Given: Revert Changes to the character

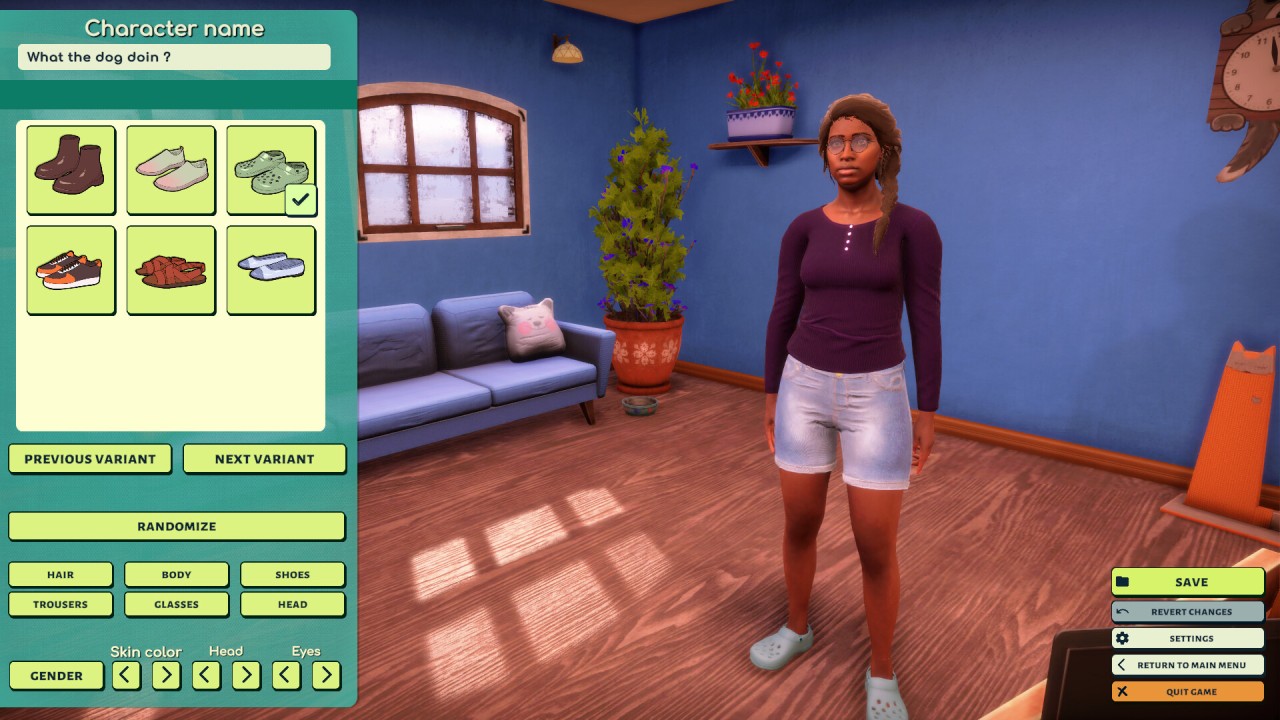Looking at the screenshot, I should [x=1188, y=612].
